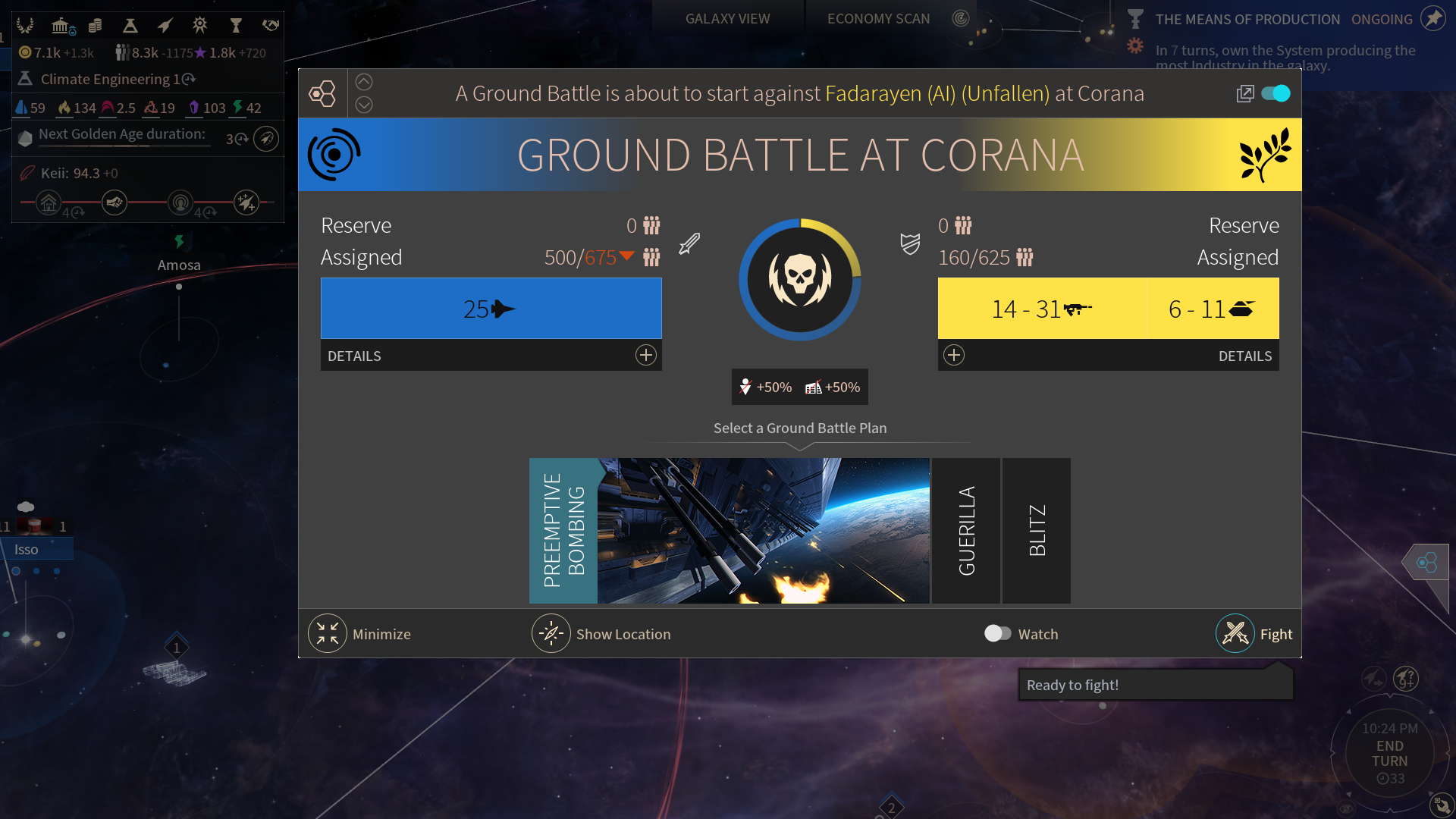The image size is (1456, 819).
Task: Open Economy Scan
Action: coord(878,19)
